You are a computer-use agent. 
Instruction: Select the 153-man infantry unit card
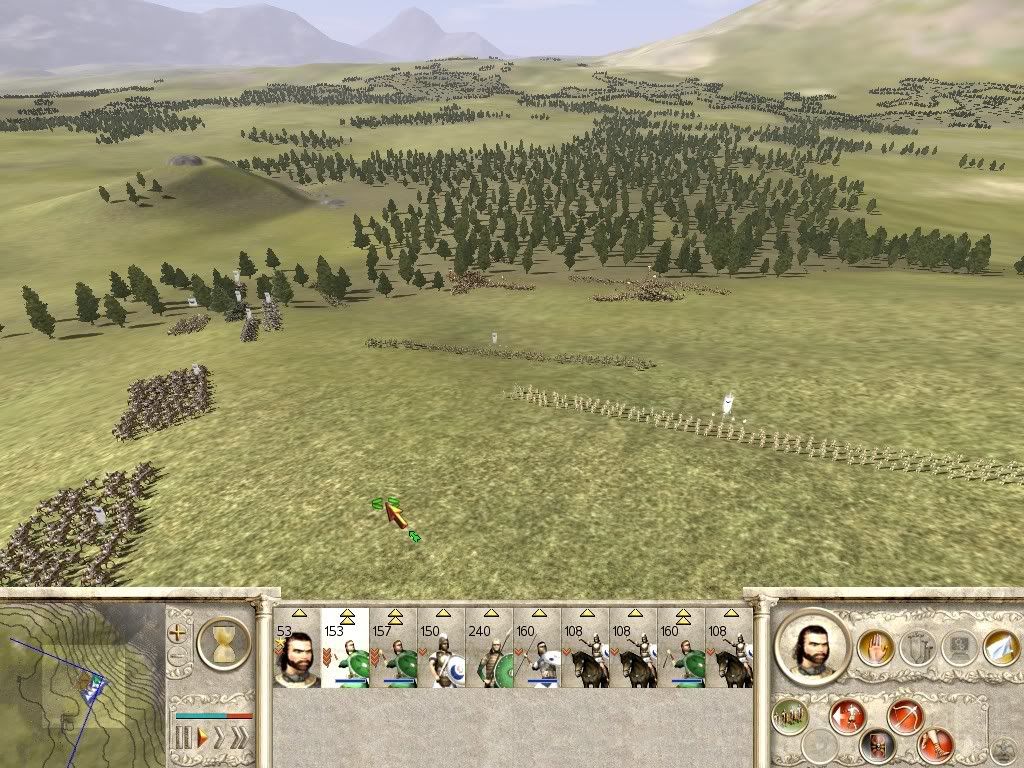[x=345, y=648]
